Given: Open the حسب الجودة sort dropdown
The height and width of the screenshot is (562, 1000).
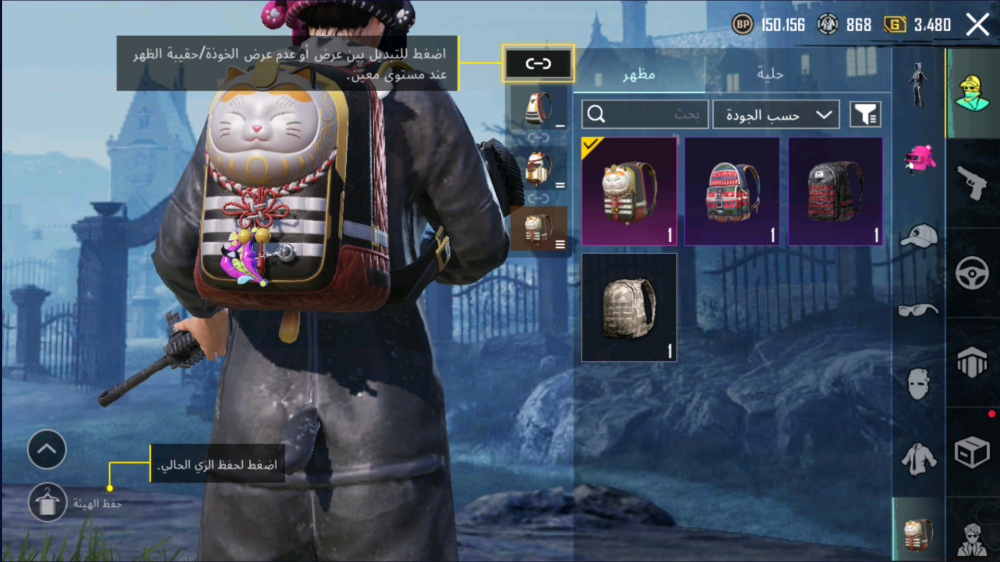Looking at the screenshot, I should pyautogui.click(x=775, y=115).
